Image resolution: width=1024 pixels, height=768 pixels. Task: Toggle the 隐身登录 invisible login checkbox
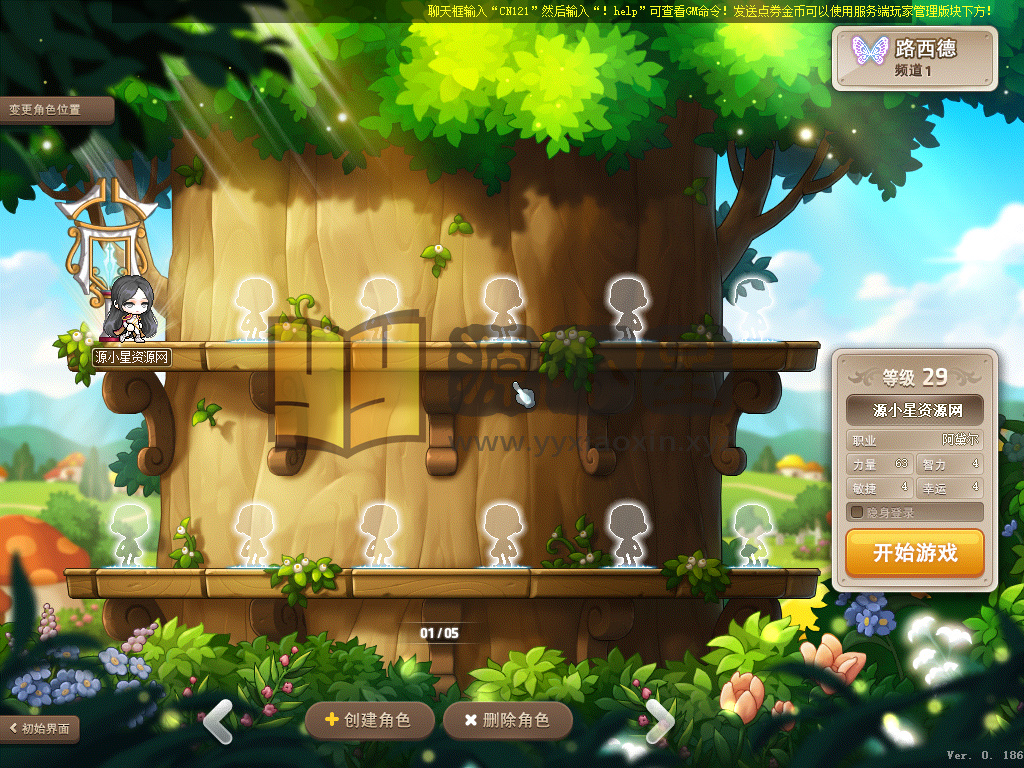[x=857, y=513]
